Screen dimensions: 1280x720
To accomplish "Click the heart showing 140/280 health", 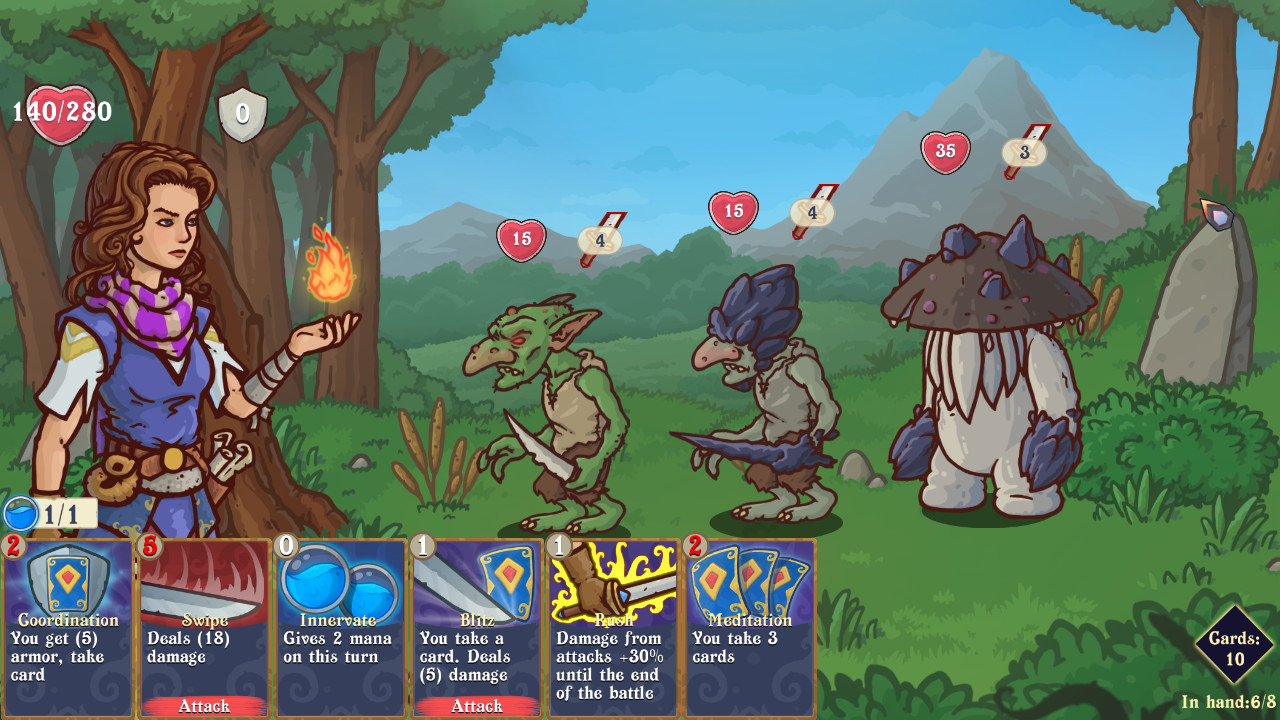I will point(62,110).
